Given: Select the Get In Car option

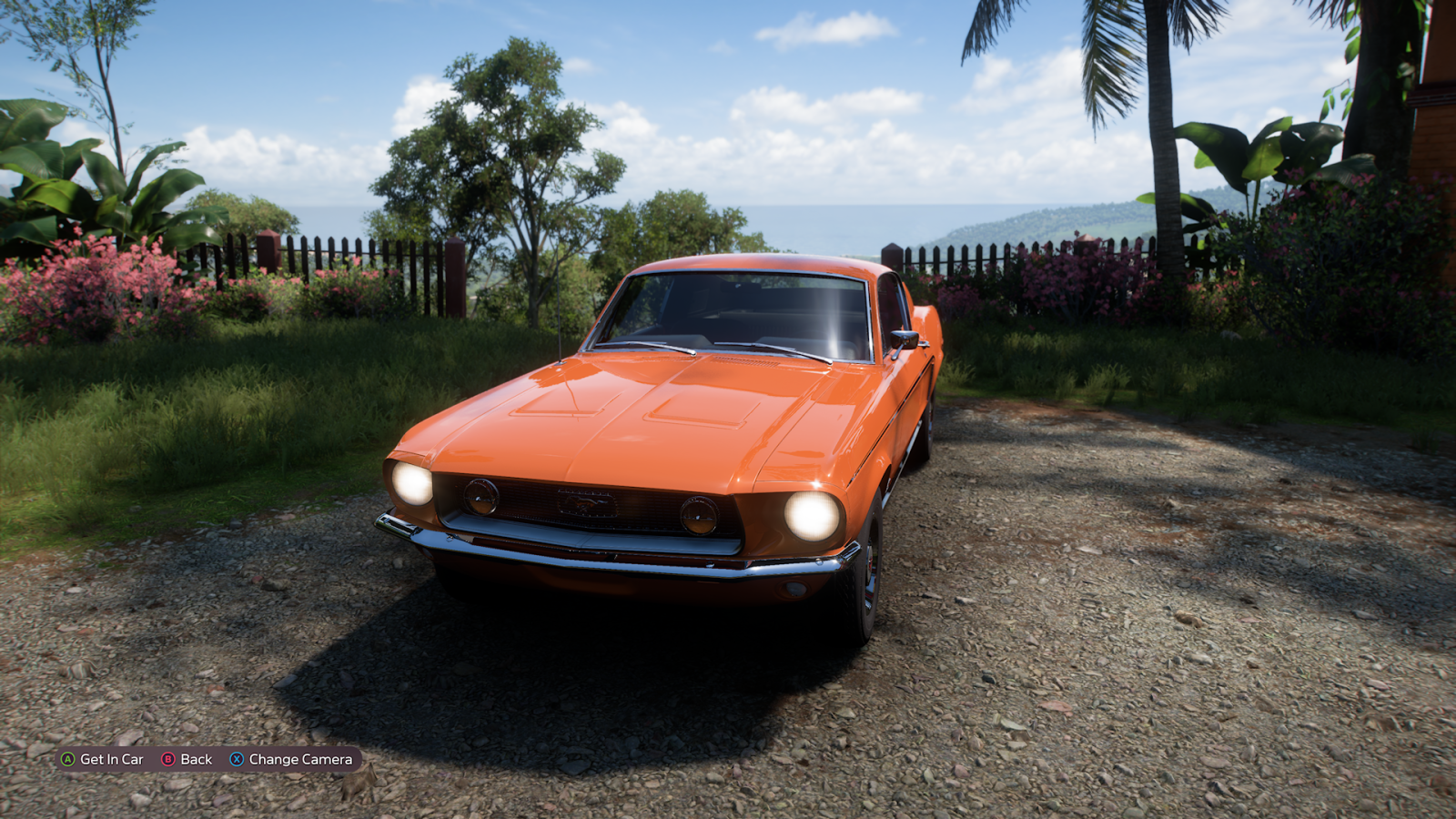Looking at the screenshot, I should [x=103, y=759].
